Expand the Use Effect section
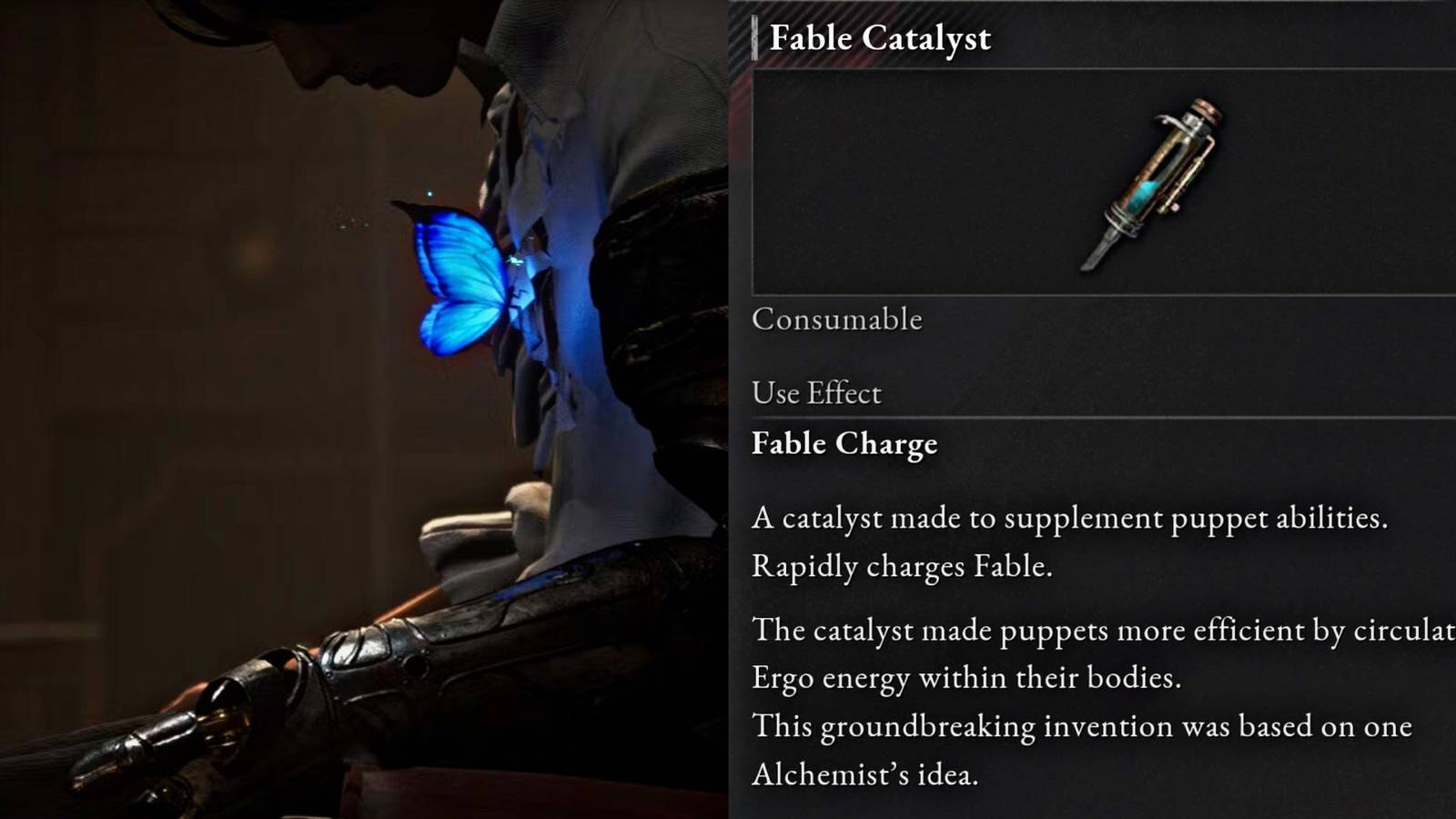The width and height of the screenshot is (1456, 819). tap(816, 393)
